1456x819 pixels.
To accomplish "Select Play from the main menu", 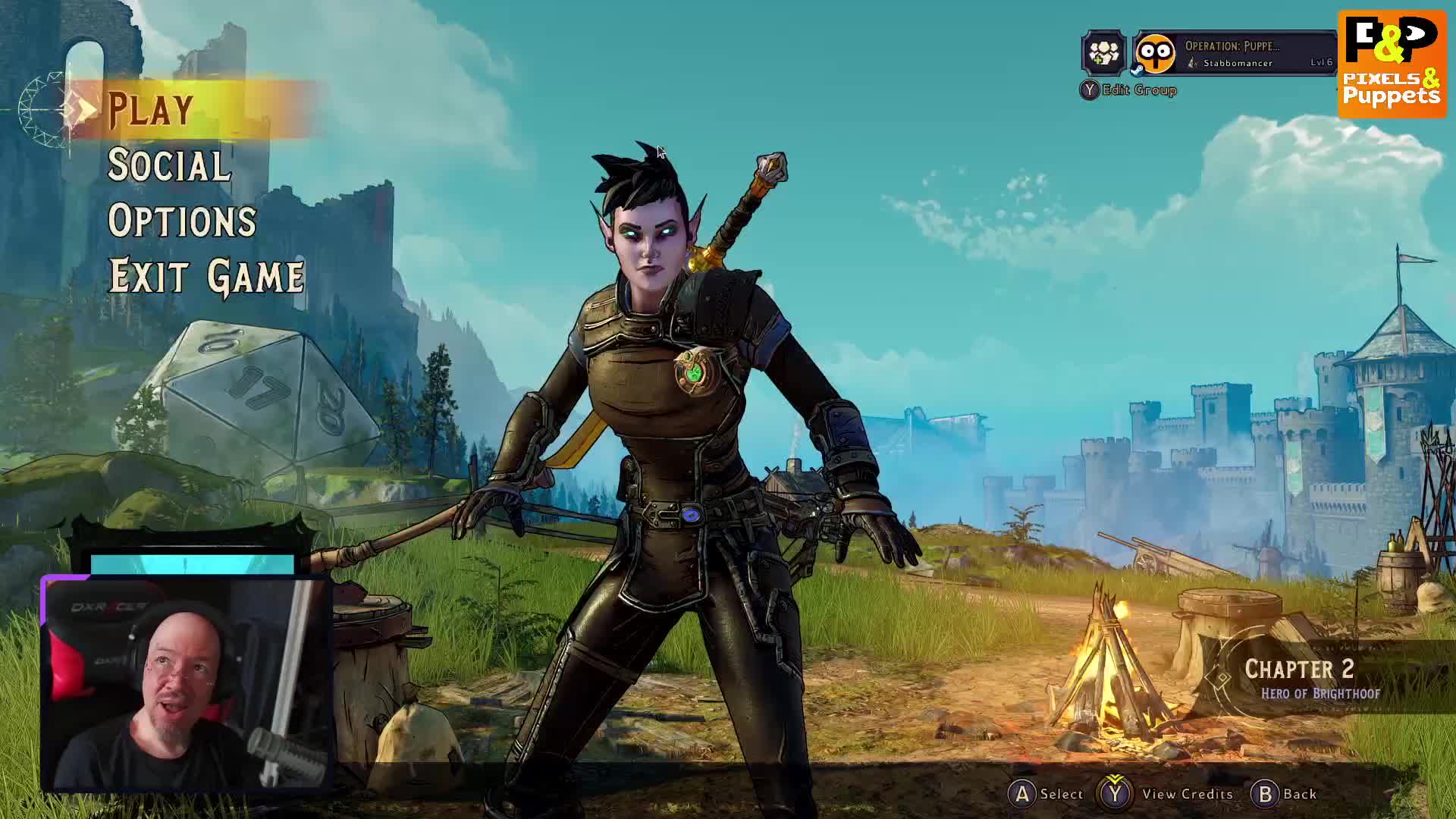I will click(151, 109).
